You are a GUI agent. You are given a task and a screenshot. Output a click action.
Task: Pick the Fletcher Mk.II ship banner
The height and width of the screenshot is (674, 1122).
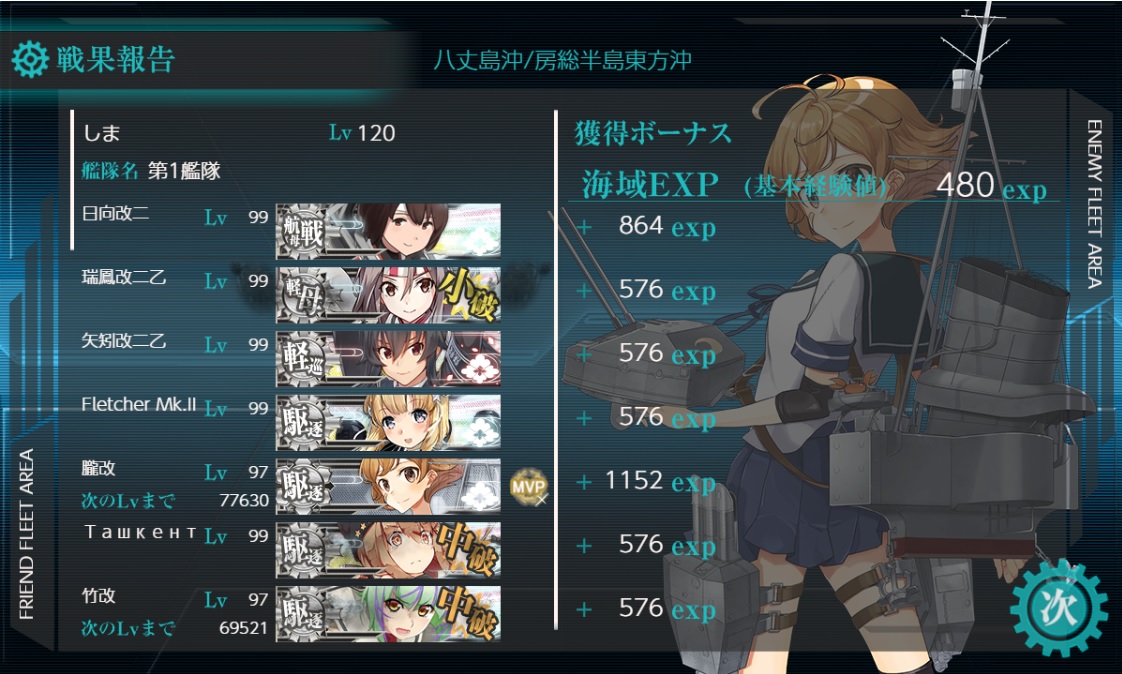pyautogui.click(x=388, y=421)
